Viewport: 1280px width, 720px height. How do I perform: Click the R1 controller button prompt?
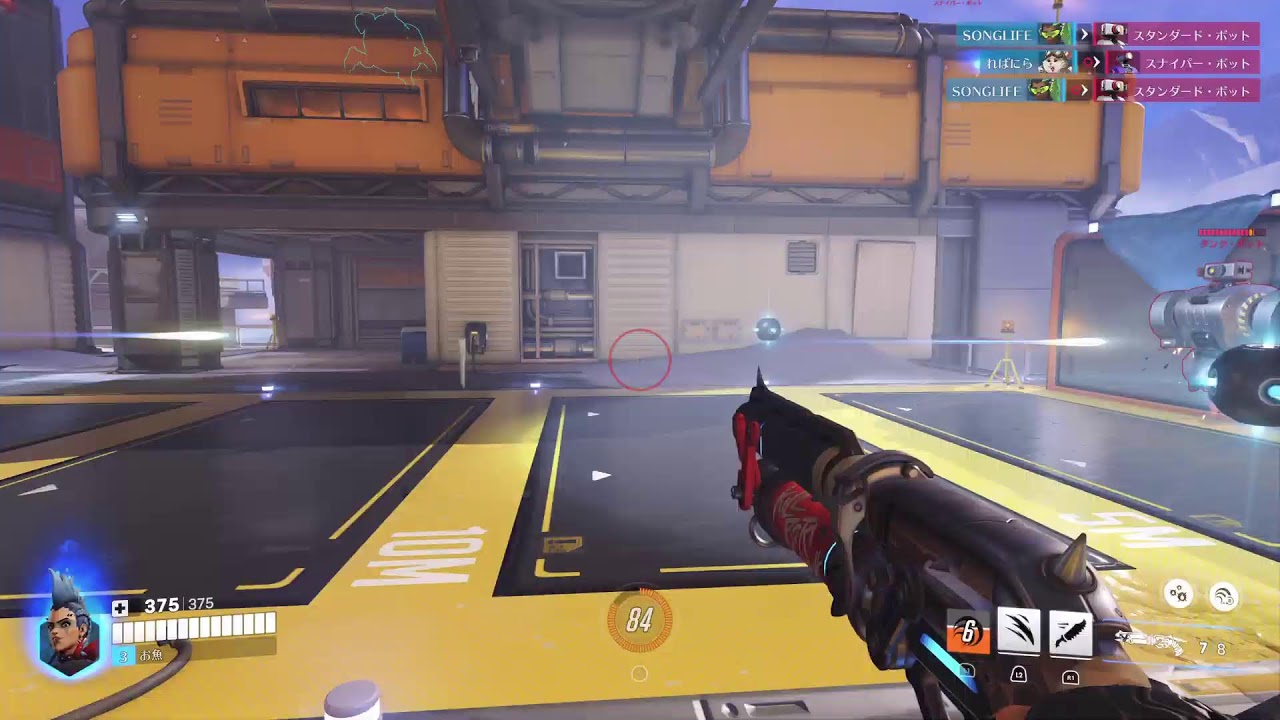[1069, 677]
